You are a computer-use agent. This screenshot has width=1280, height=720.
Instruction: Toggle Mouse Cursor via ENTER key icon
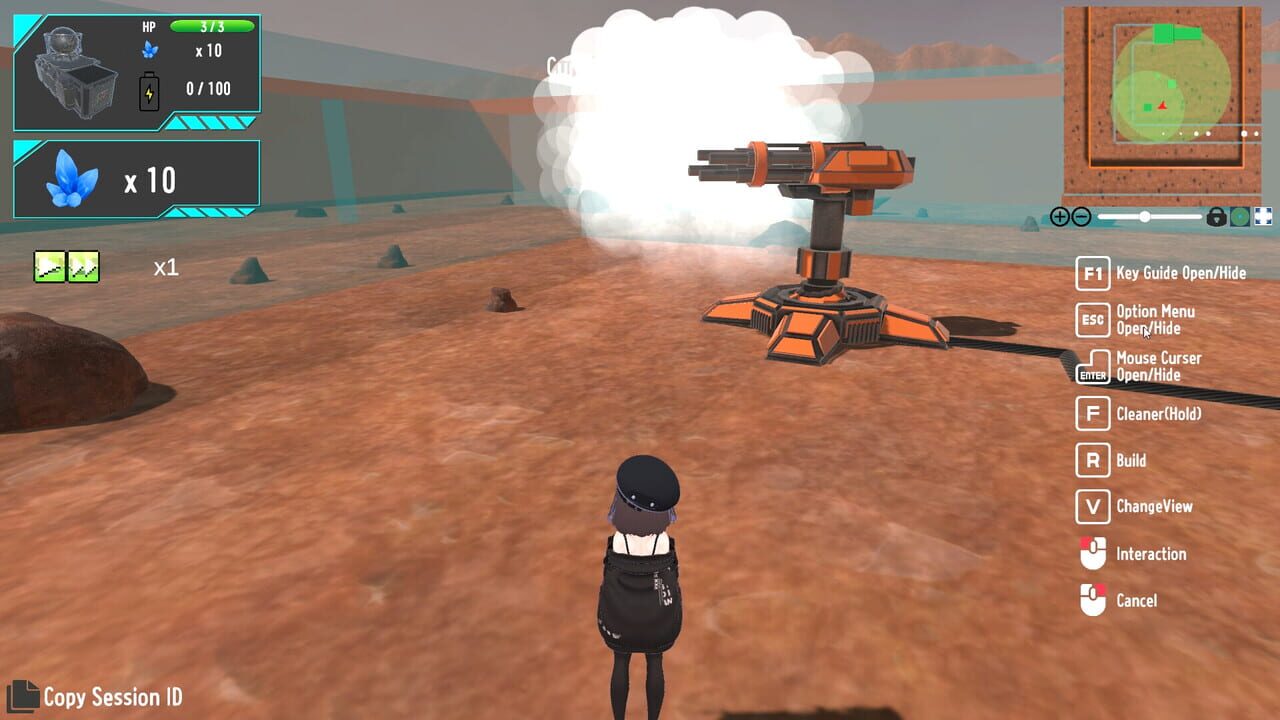pos(1093,367)
